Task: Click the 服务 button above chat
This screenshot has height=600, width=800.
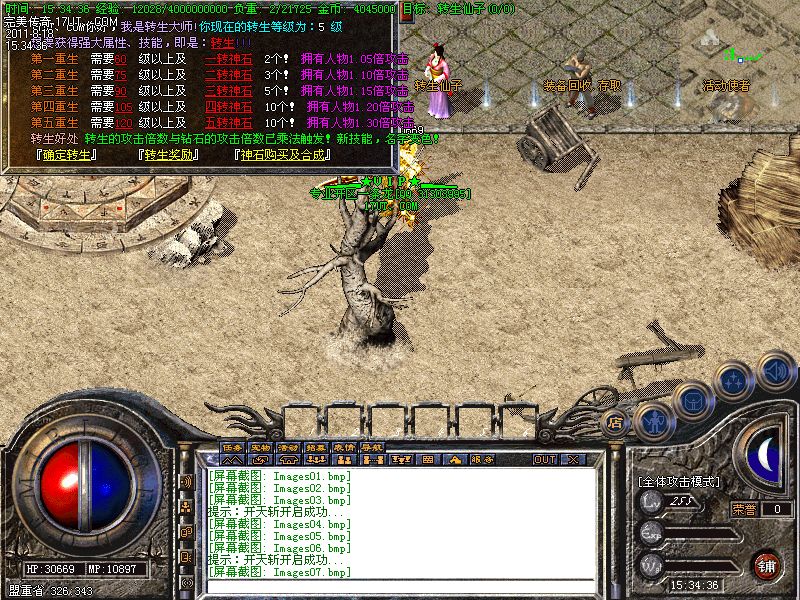Action: click(481, 459)
